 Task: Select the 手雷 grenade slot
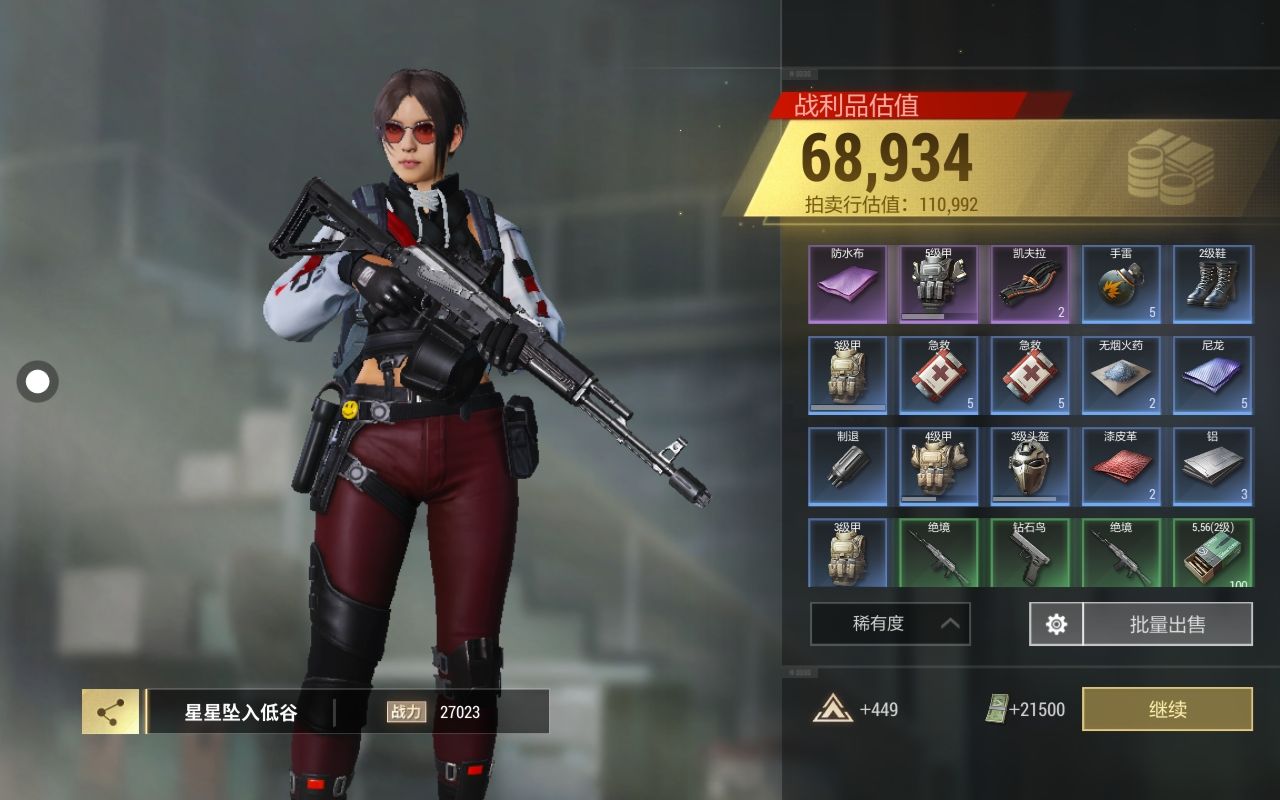[1121, 284]
